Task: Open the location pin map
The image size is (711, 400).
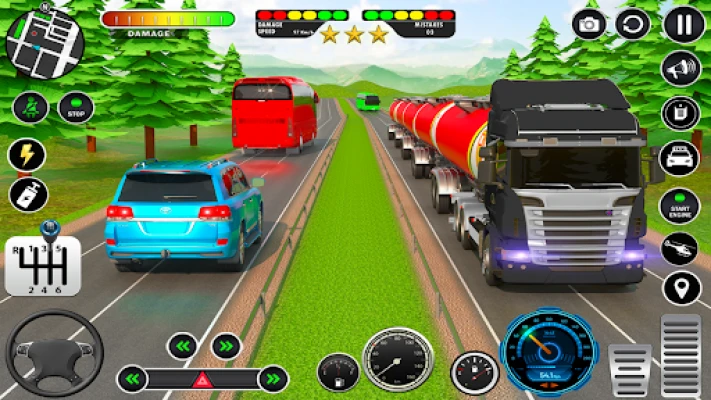Action: click(681, 288)
